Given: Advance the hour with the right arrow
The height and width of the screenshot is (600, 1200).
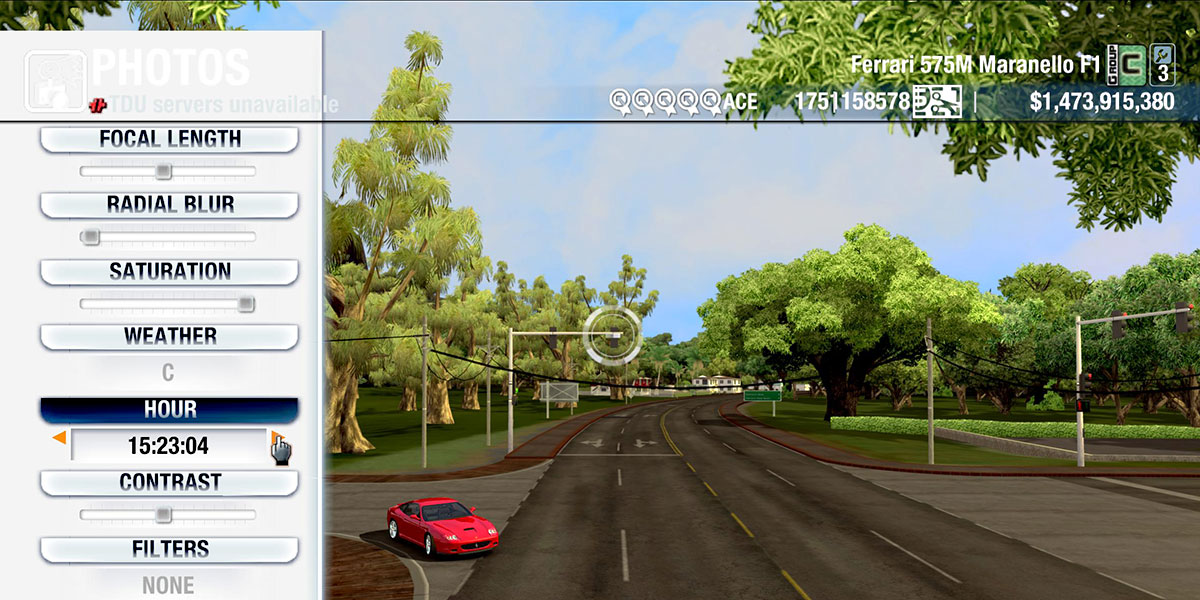Looking at the screenshot, I should [275, 437].
